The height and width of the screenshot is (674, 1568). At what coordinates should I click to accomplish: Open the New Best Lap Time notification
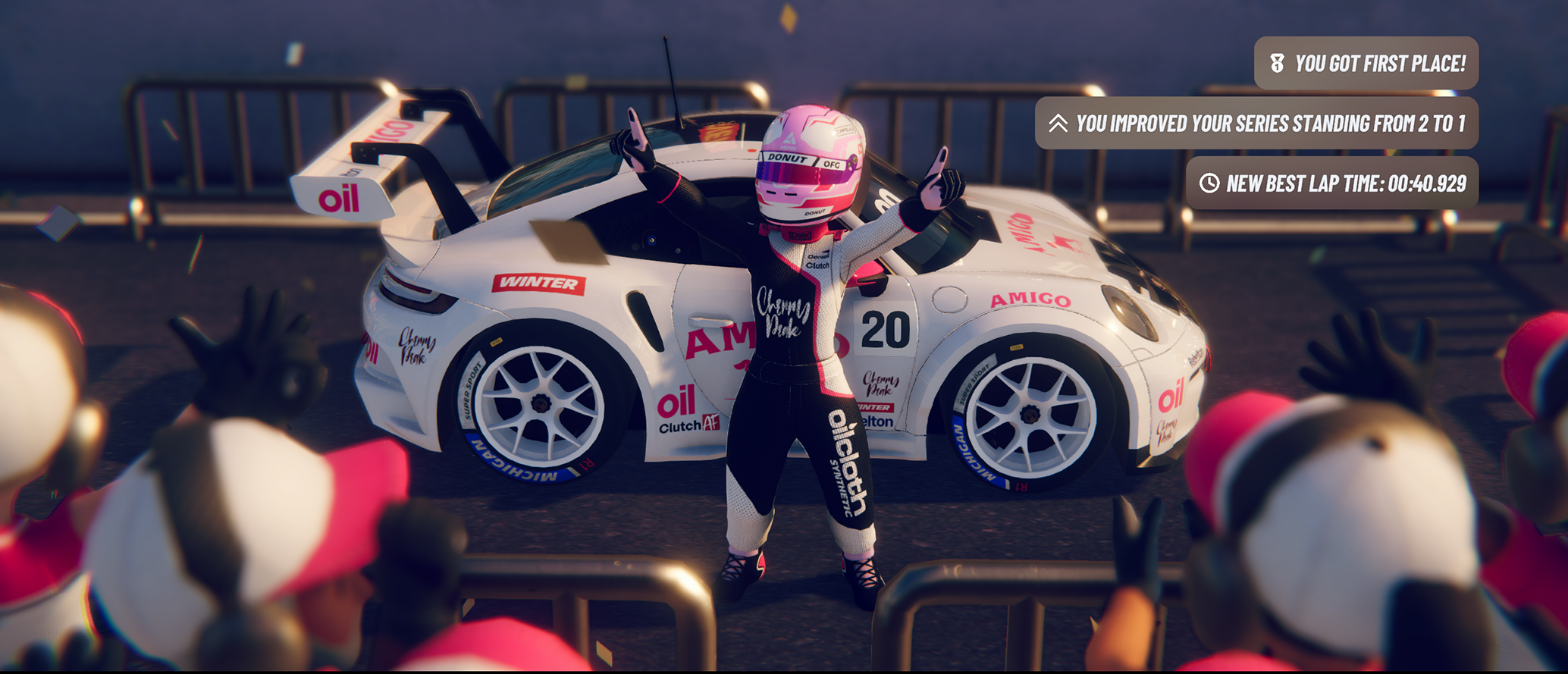pos(1331,183)
